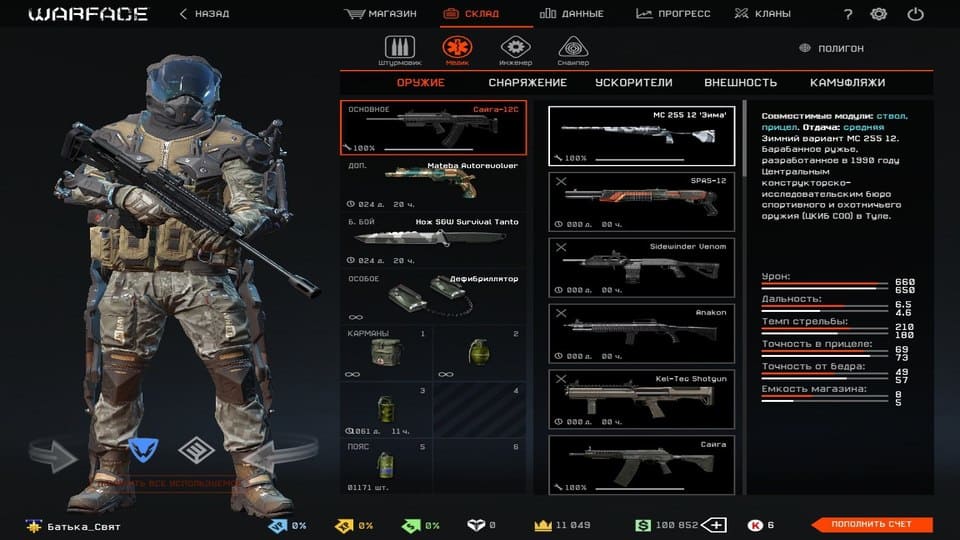Open the gear settings icon

tap(879, 14)
